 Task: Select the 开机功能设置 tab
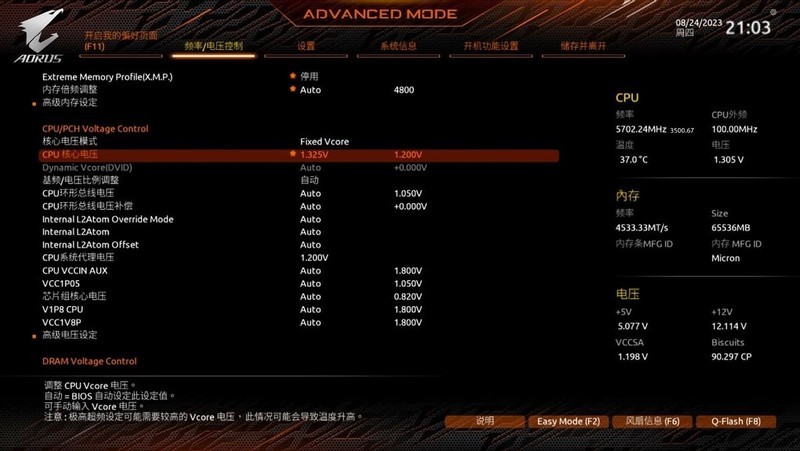[490, 46]
